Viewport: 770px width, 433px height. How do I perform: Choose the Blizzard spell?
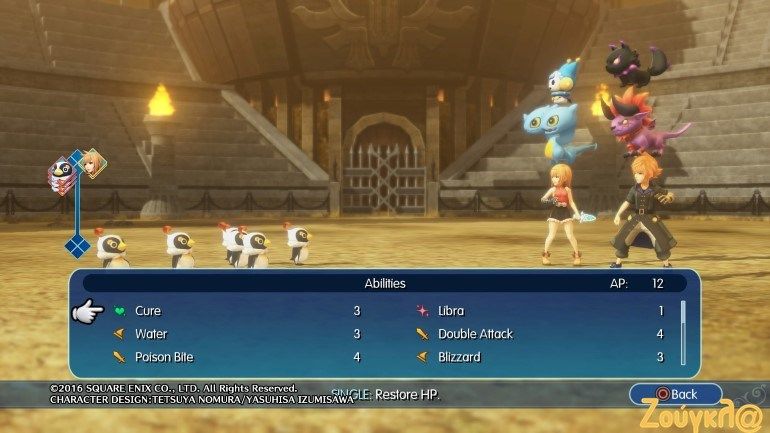459,357
